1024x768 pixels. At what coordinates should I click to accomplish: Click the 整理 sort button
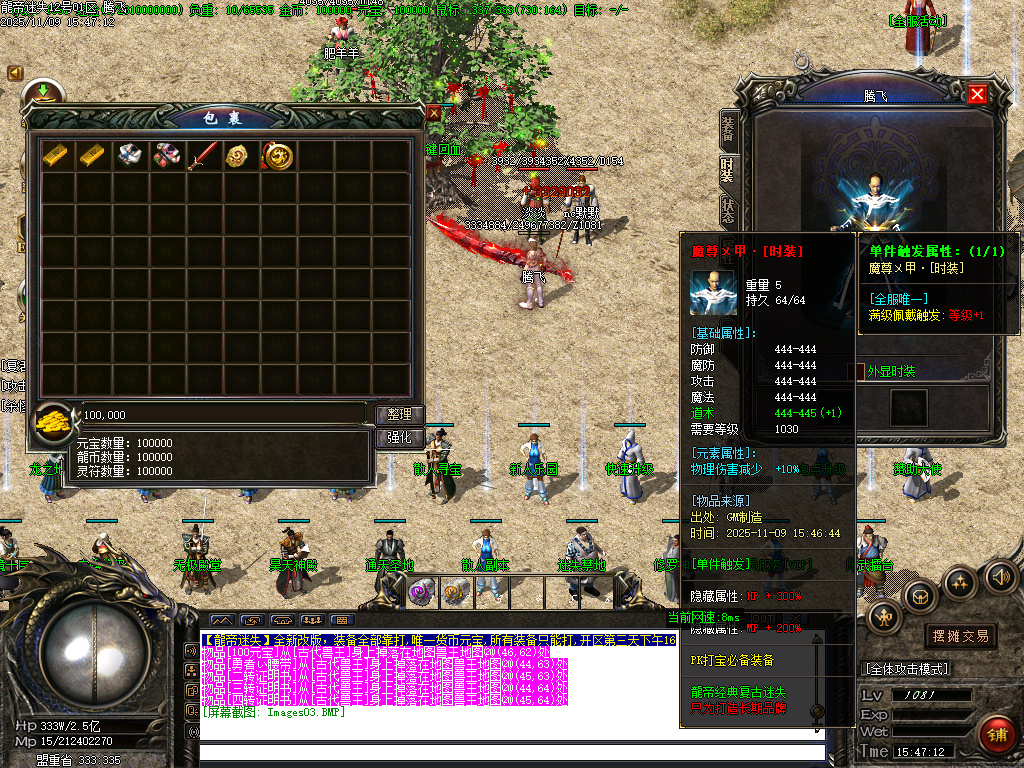400,415
